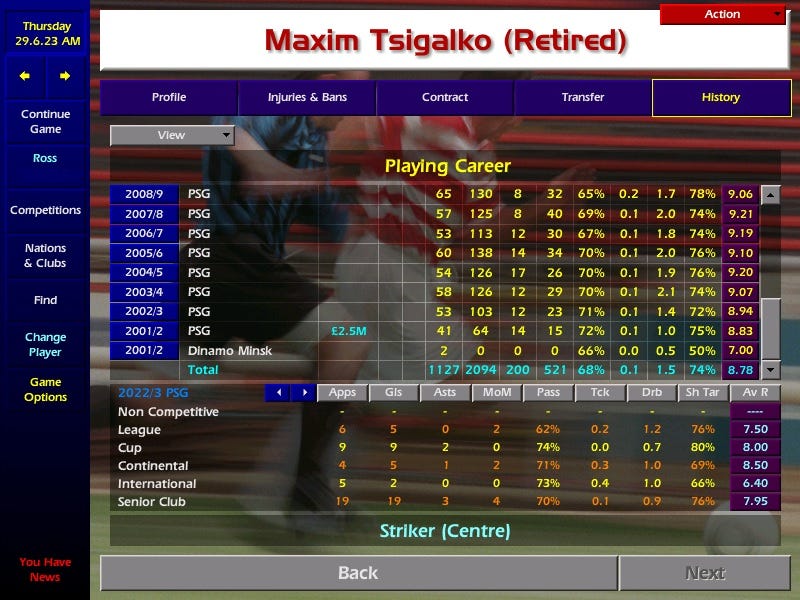
Task: Open the Injuries & Bans tab
Action: [307, 98]
